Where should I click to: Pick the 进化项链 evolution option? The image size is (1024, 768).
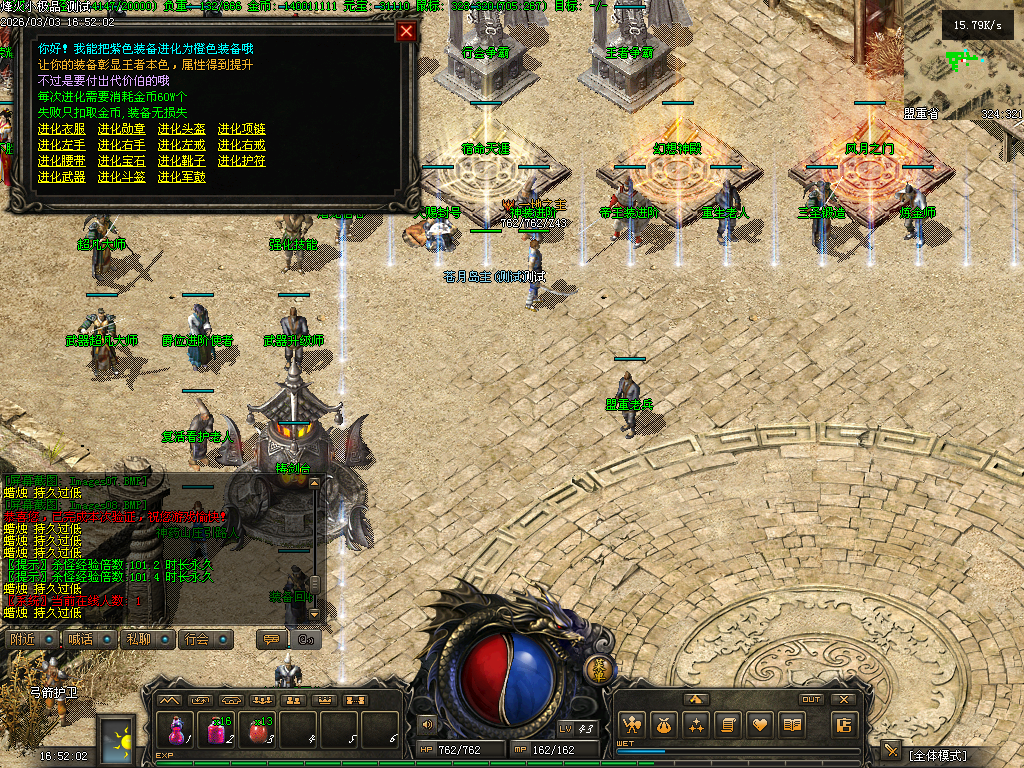(242, 129)
